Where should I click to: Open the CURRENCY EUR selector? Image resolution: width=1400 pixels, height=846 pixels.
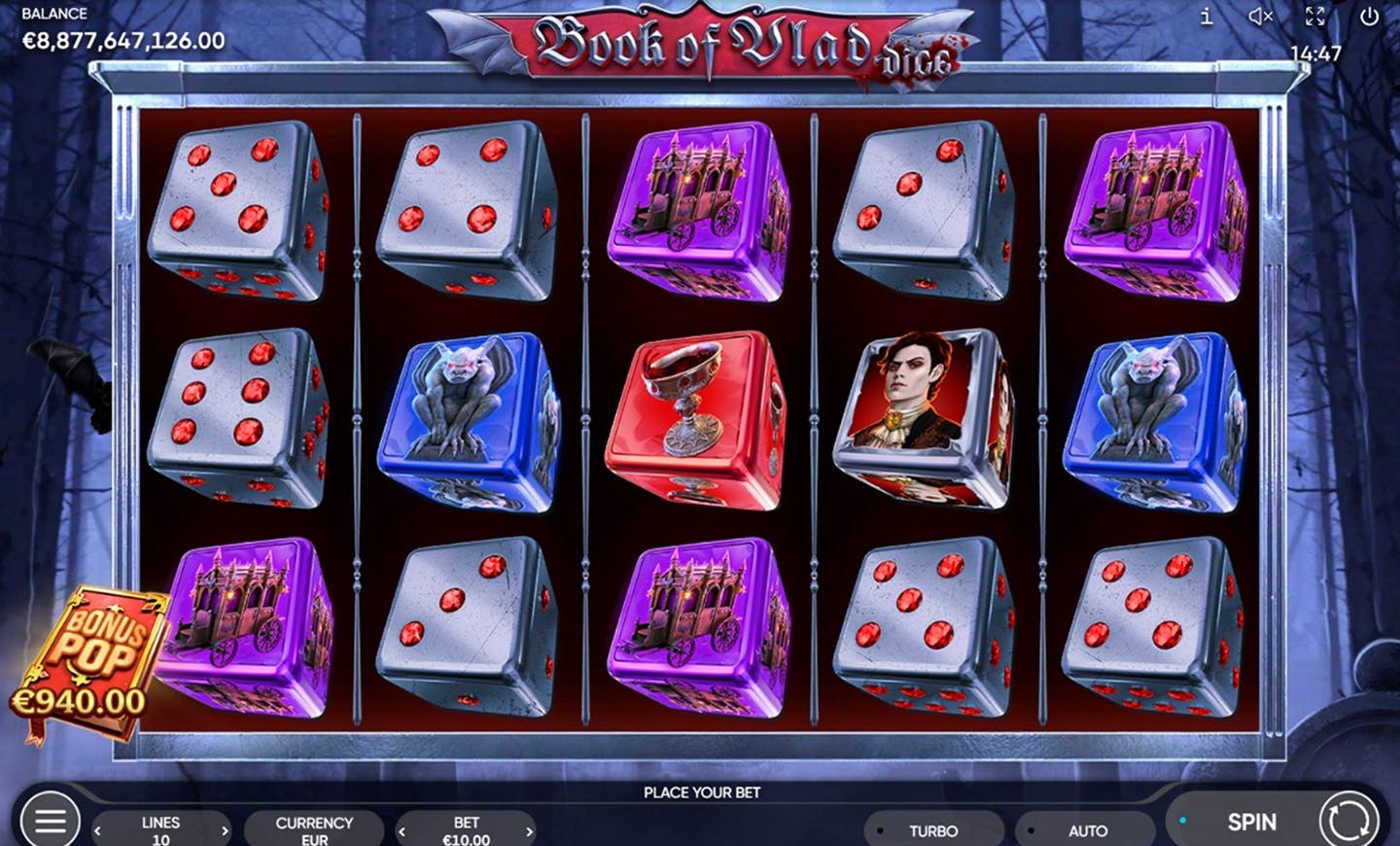coord(314,829)
